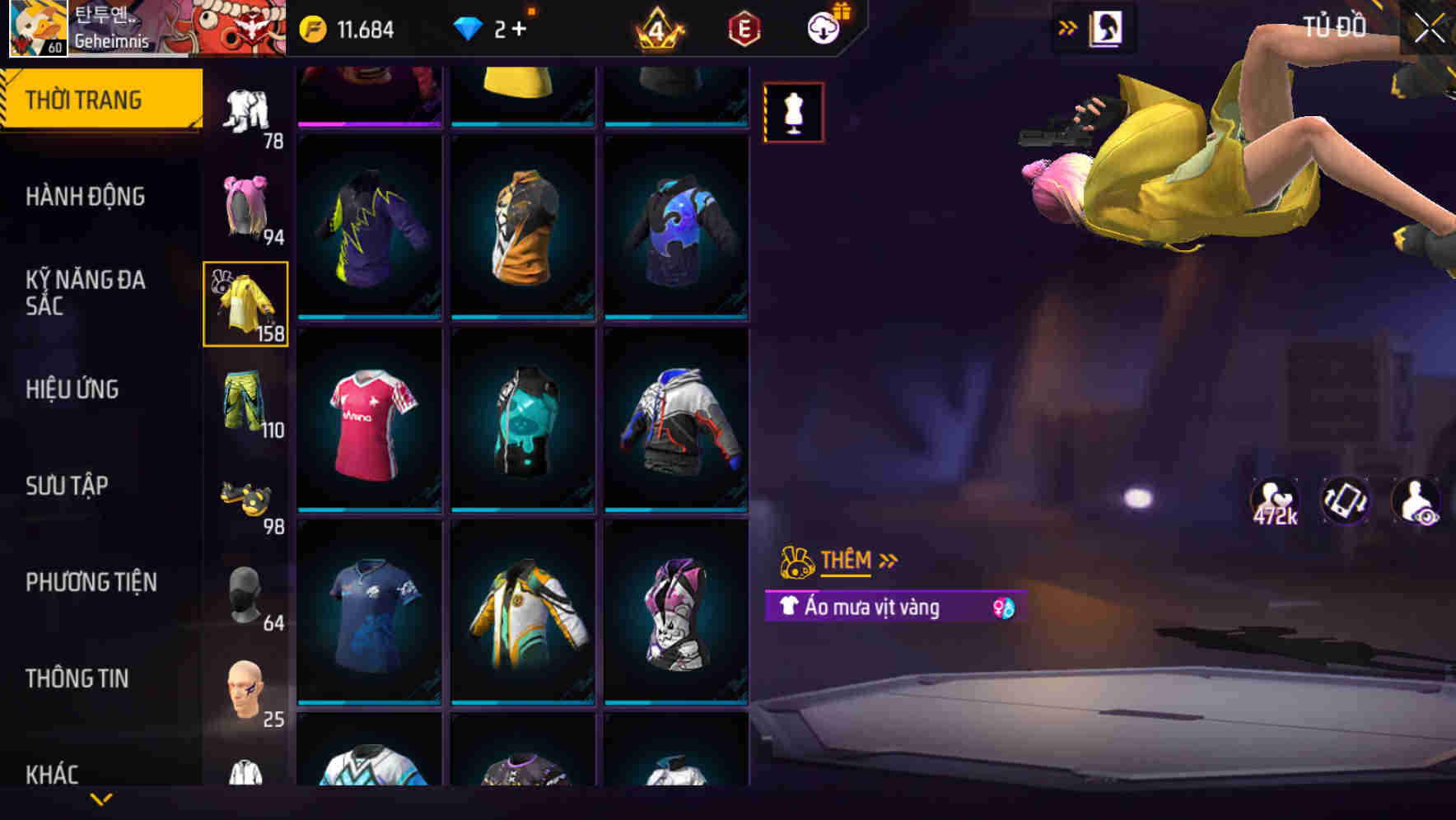
Task: Open the HIỆU ỨNG category
Action: (x=74, y=389)
